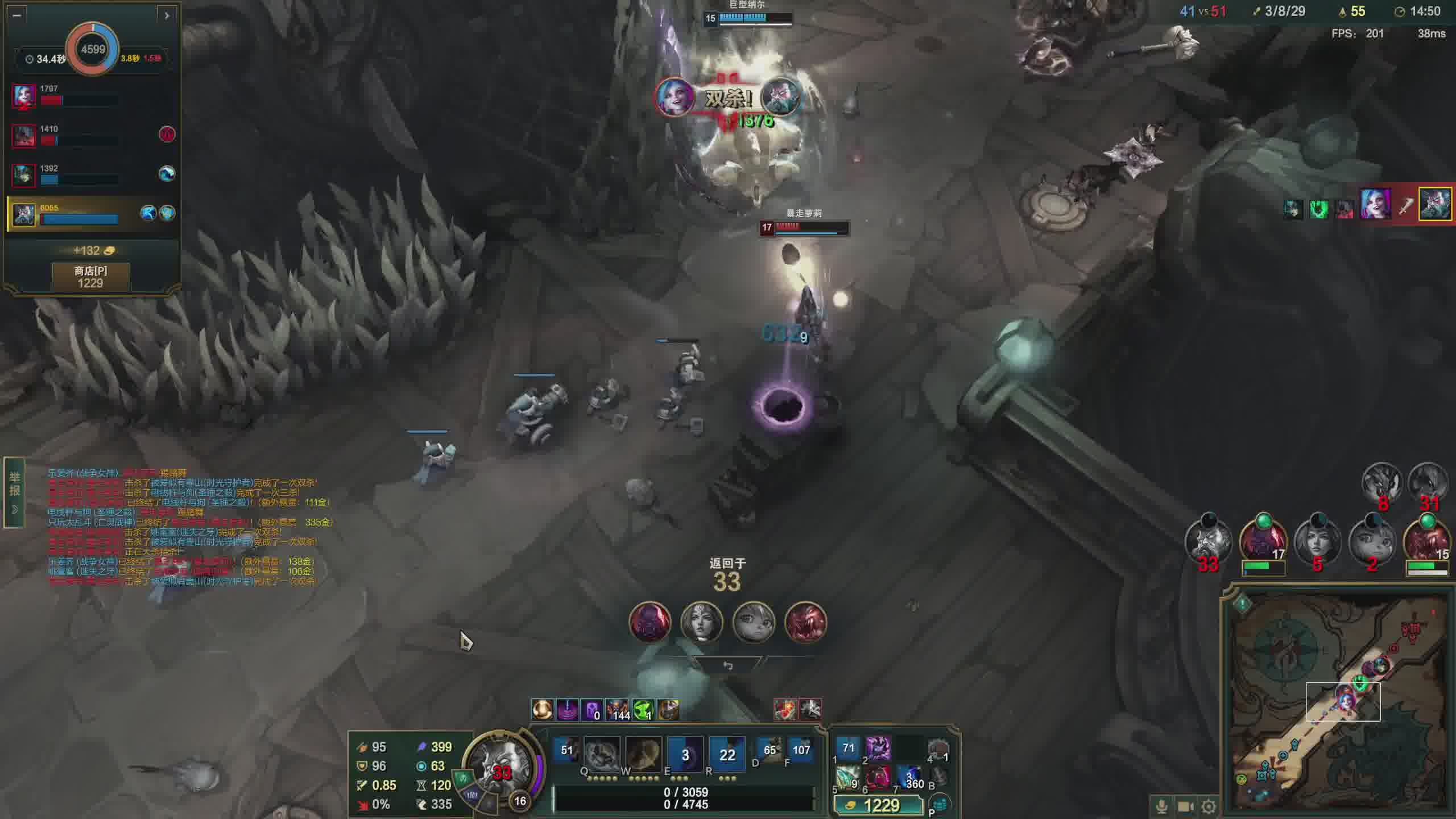1456x819 pixels.
Task: Use the F summoner spell
Action: (x=801, y=750)
